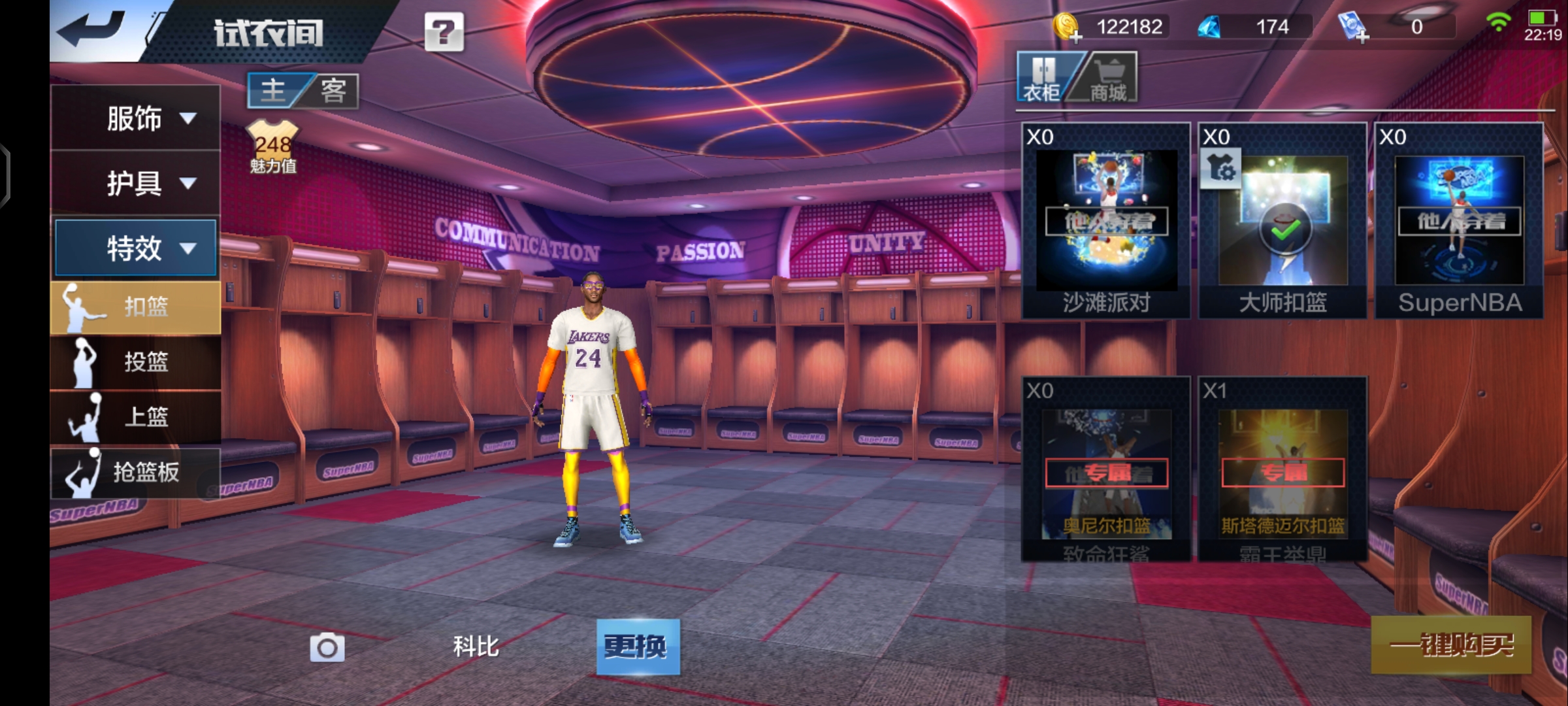
Task: Choose the 上篮 layup effects category
Action: pyautogui.click(x=136, y=416)
